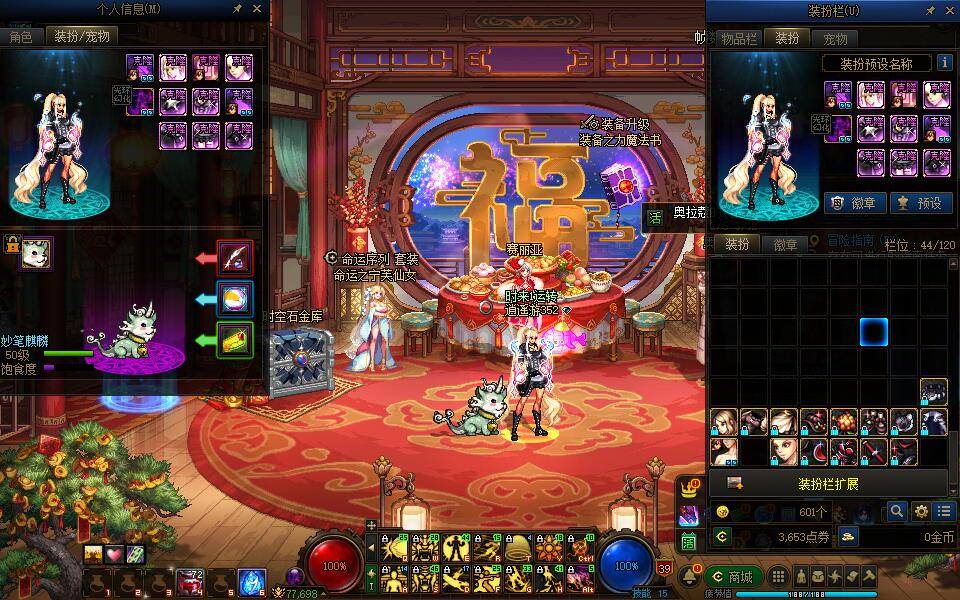Close the 装扮栏 costume panel
The height and width of the screenshot is (600, 960).
949,10
